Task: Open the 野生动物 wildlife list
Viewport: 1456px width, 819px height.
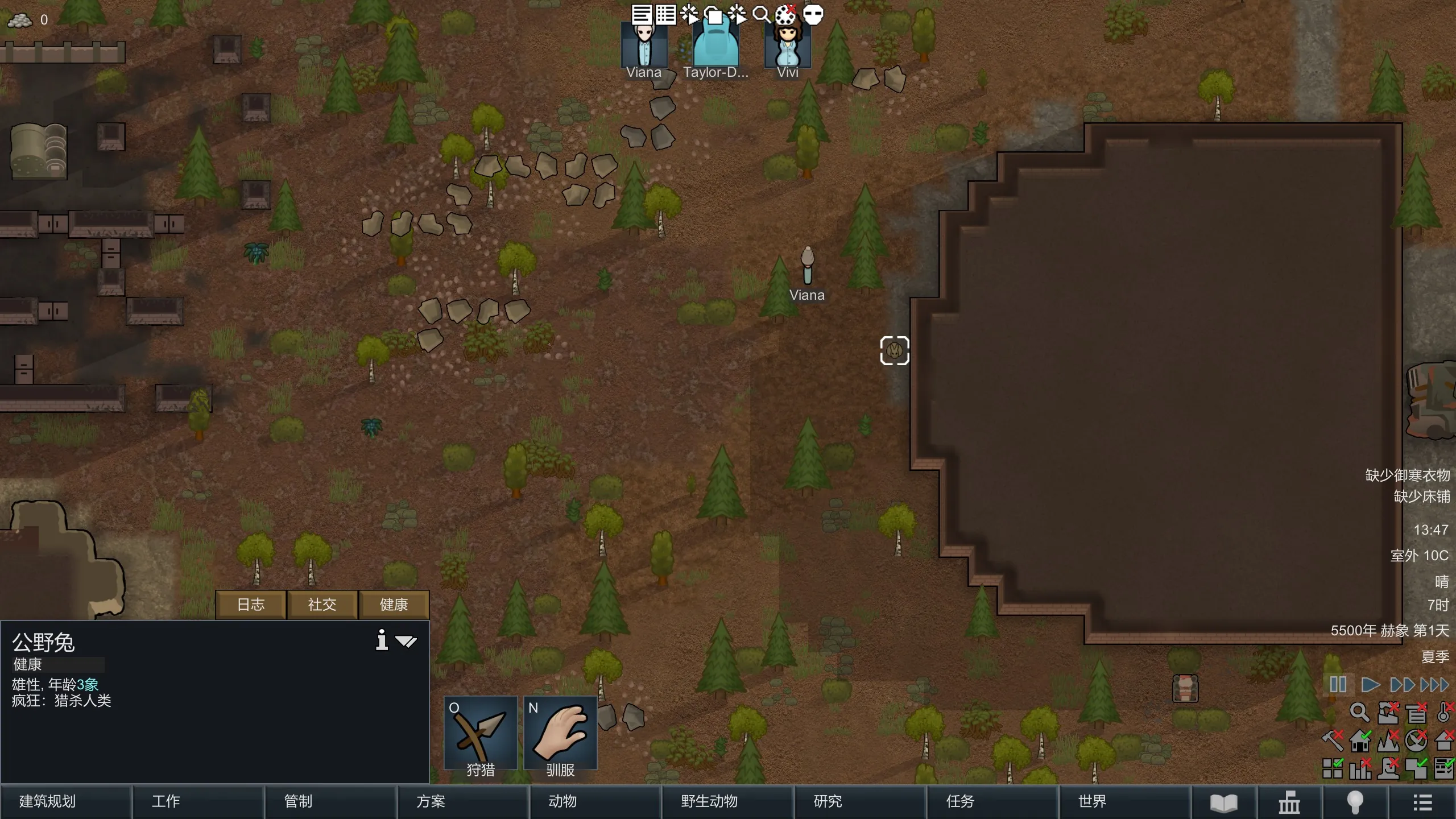Action: click(x=727, y=801)
